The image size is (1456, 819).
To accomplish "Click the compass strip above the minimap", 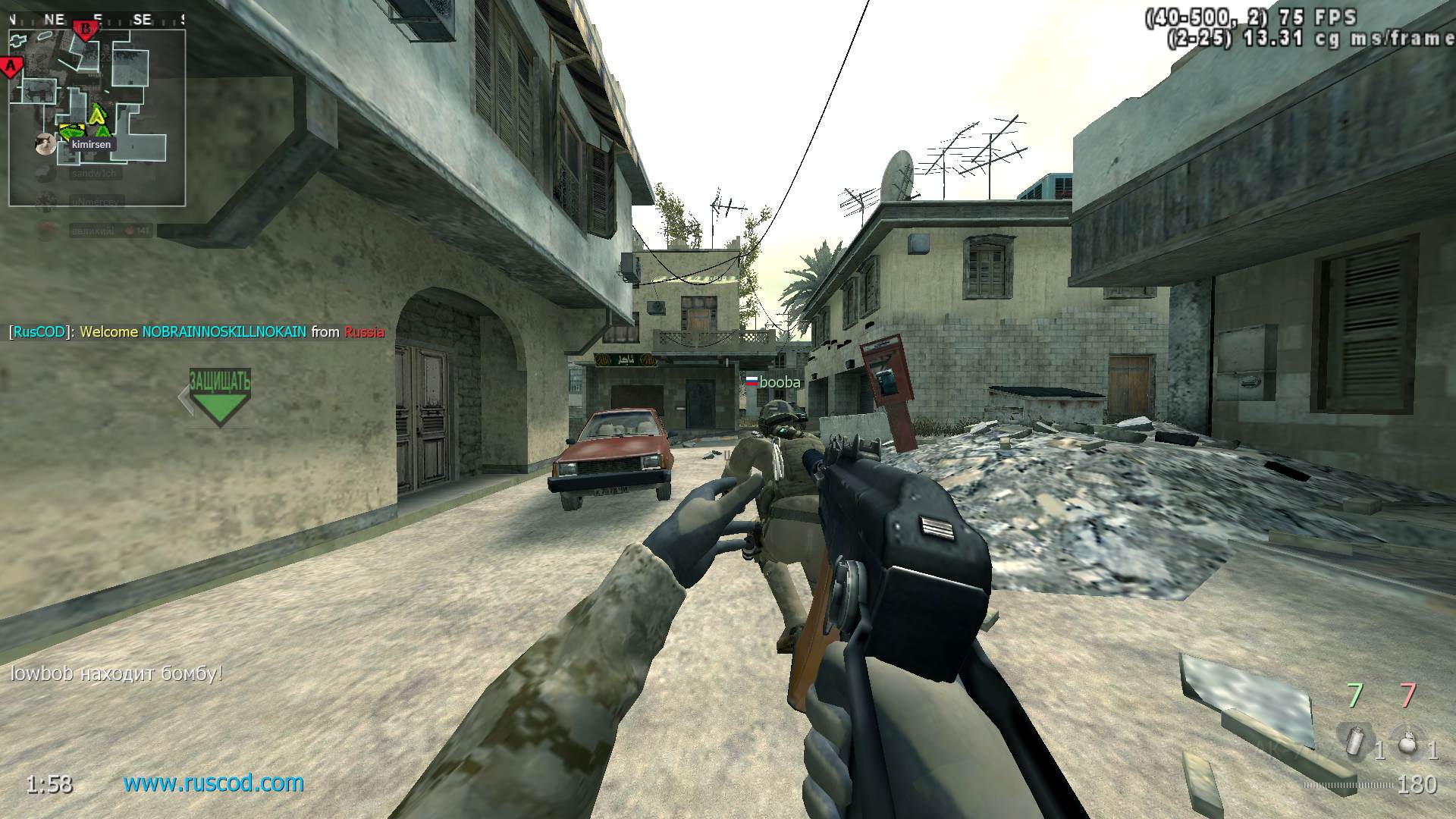I will 97,20.
